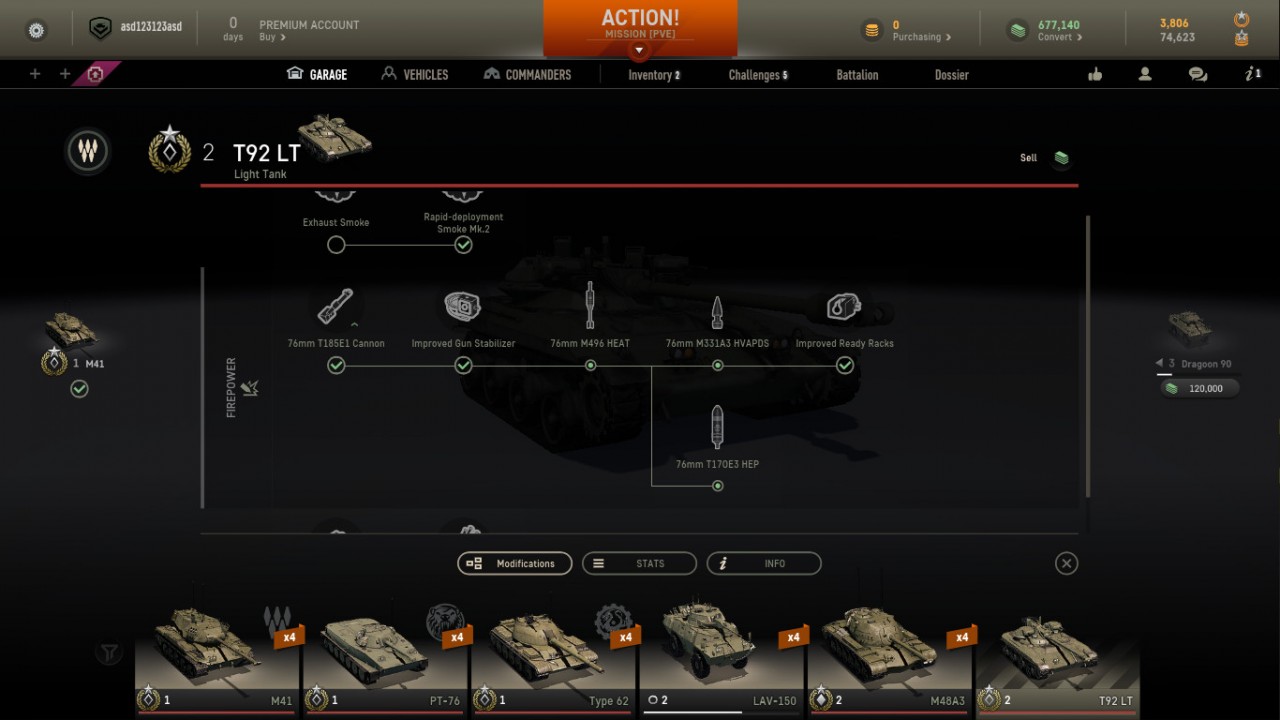1280x720 pixels.
Task: Open the Commanders tab
Action: click(x=527, y=74)
